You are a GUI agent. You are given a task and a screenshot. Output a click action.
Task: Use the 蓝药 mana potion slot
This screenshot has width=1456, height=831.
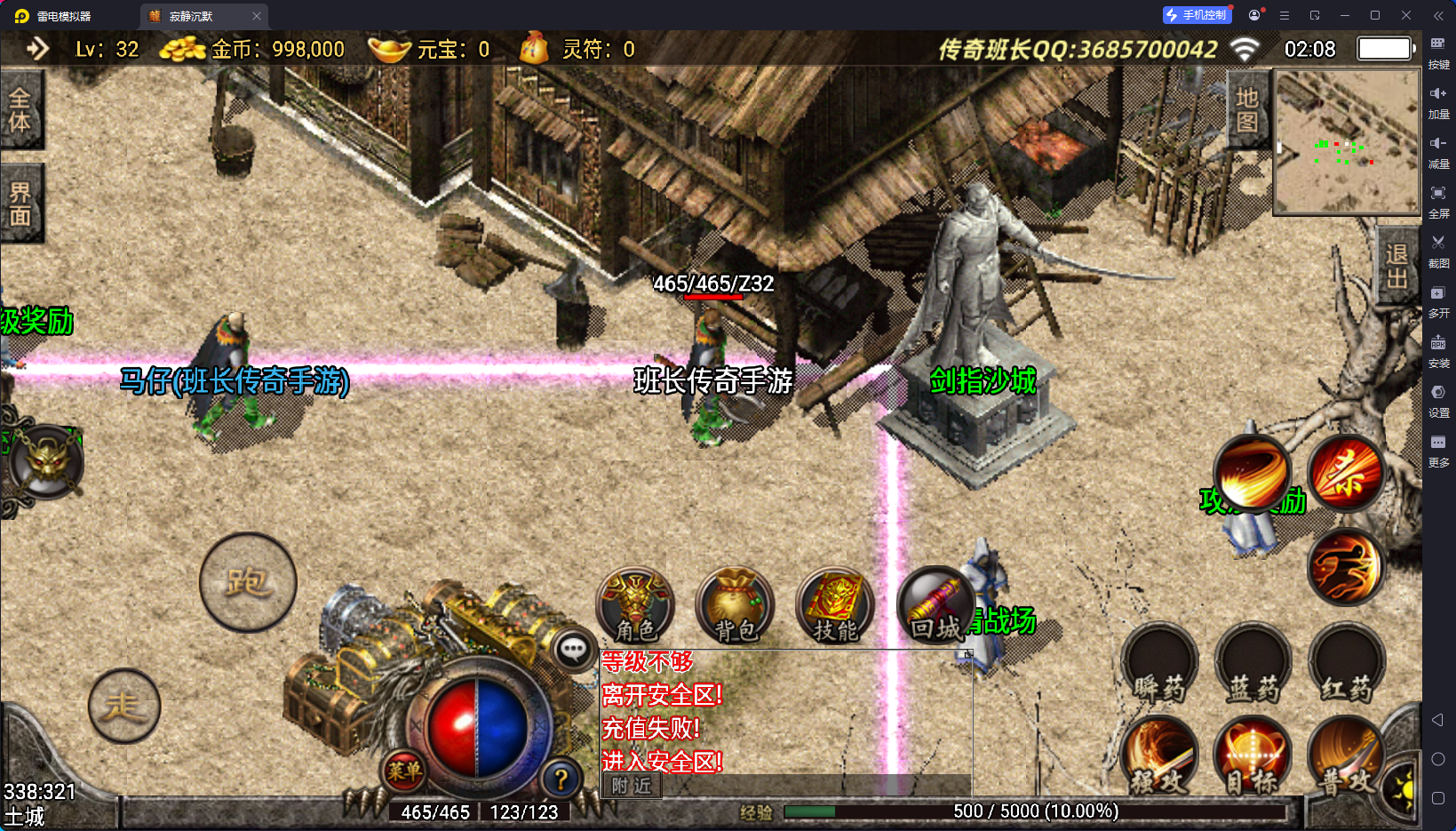point(1253,664)
